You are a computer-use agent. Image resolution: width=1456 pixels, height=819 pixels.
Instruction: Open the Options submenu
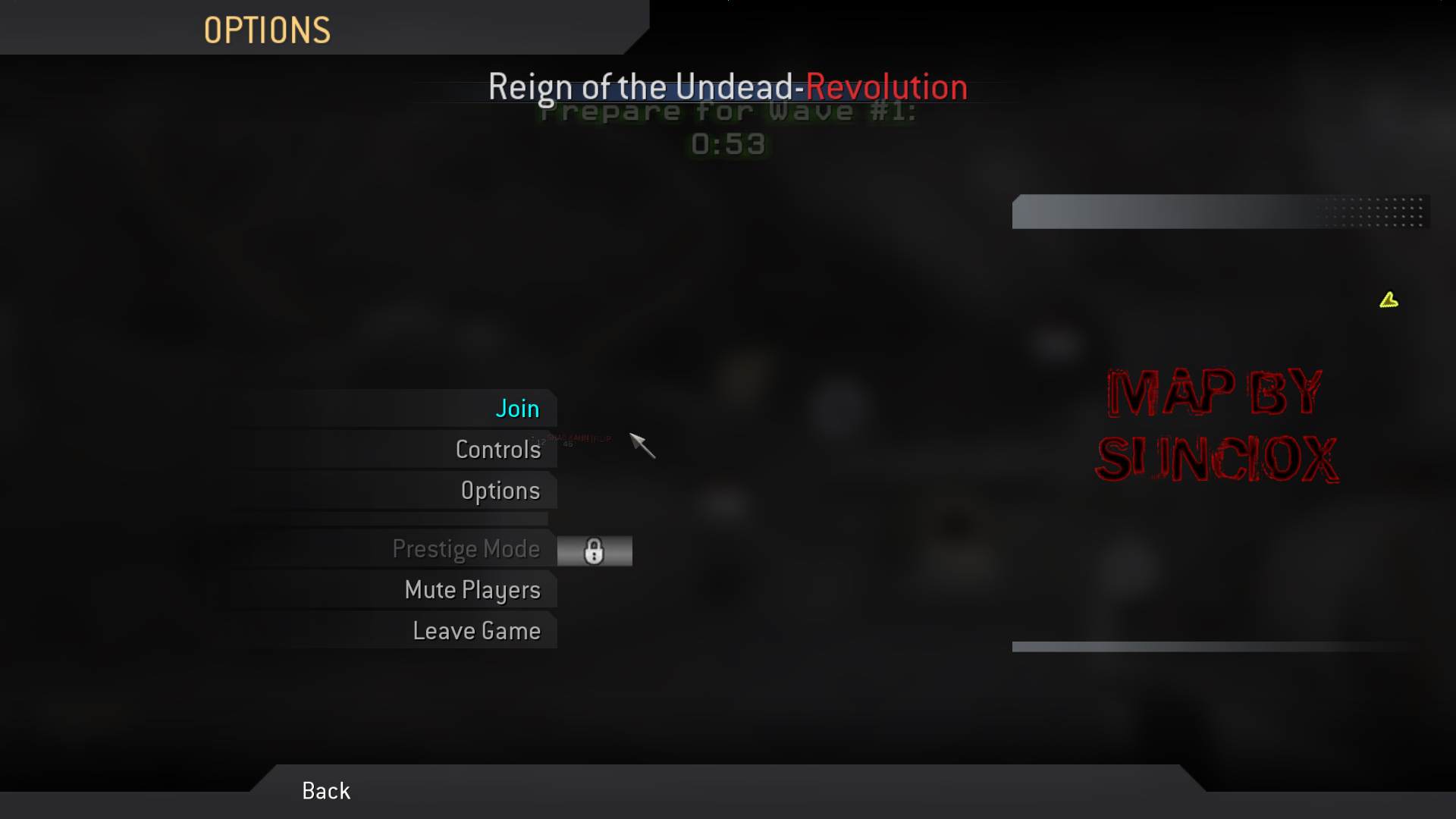[x=500, y=490]
